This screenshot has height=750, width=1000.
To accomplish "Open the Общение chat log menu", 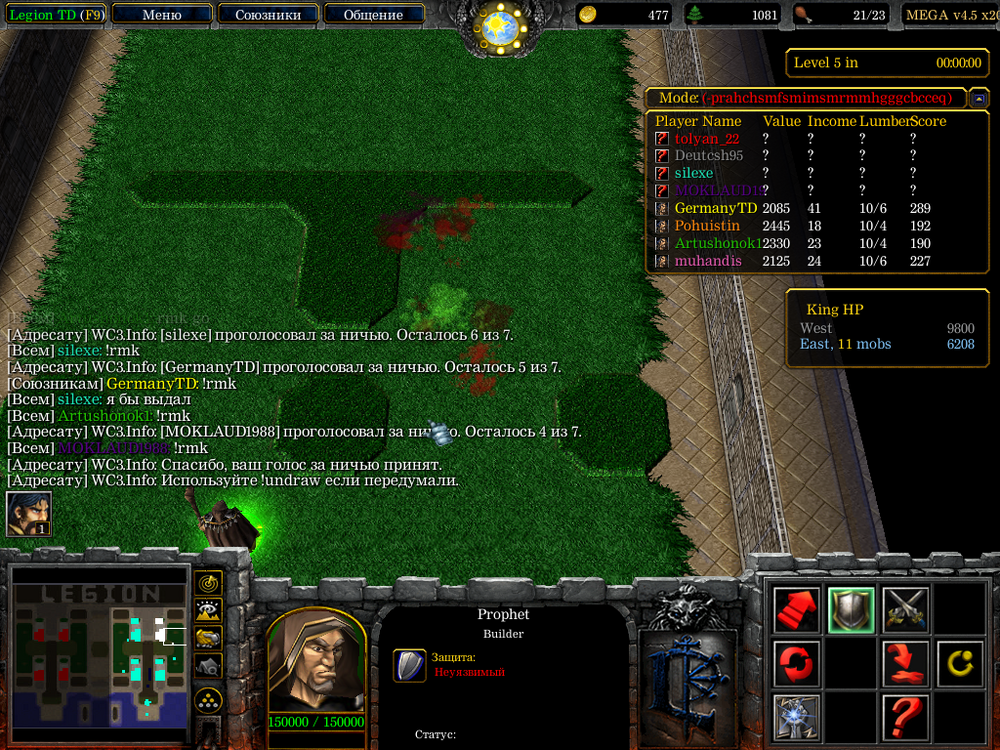I will coord(373,15).
